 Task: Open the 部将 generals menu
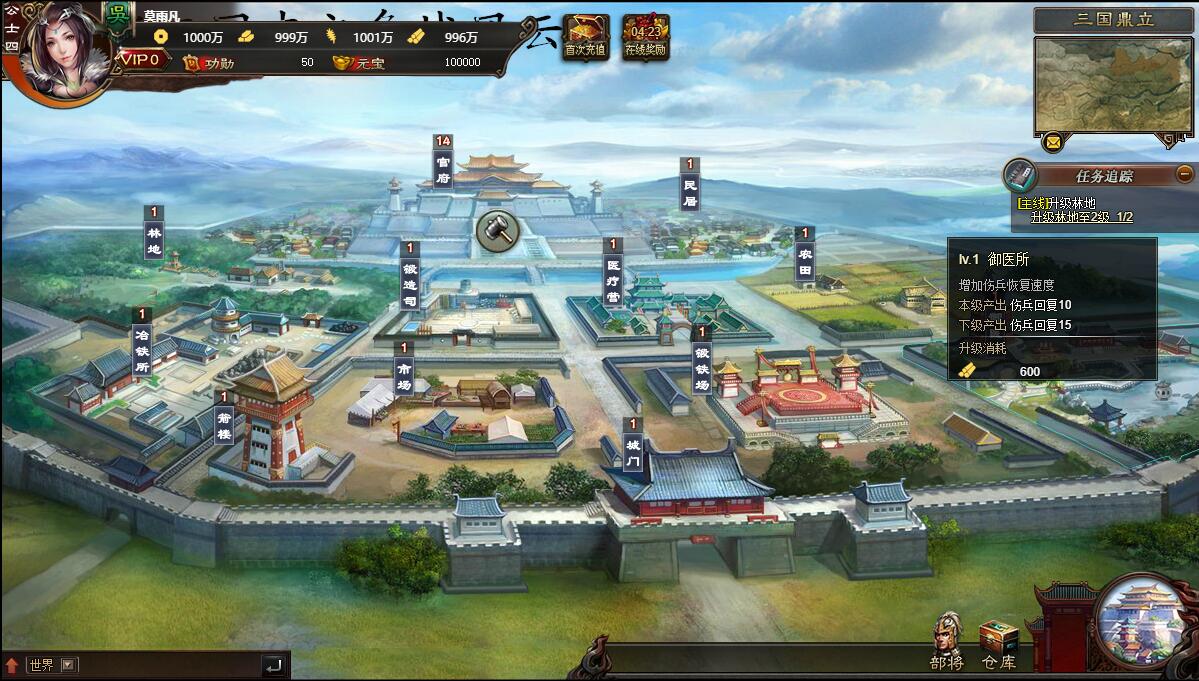click(x=947, y=641)
